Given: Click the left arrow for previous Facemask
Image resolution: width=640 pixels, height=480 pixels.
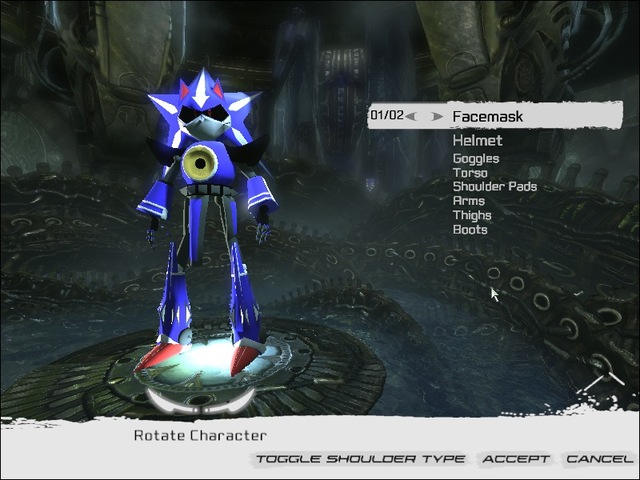Looking at the screenshot, I should click(412, 116).
